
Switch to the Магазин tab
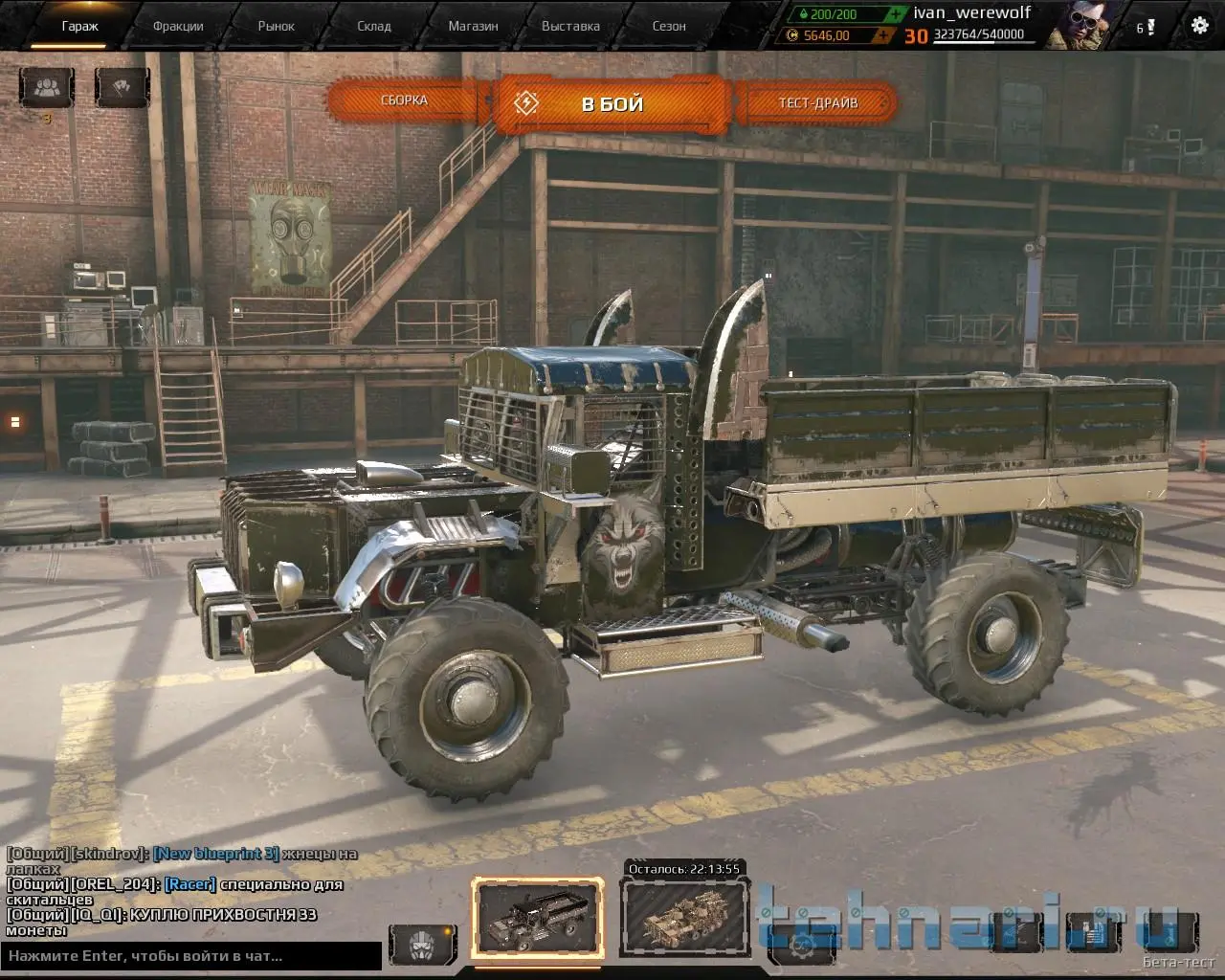click(473, 26)
